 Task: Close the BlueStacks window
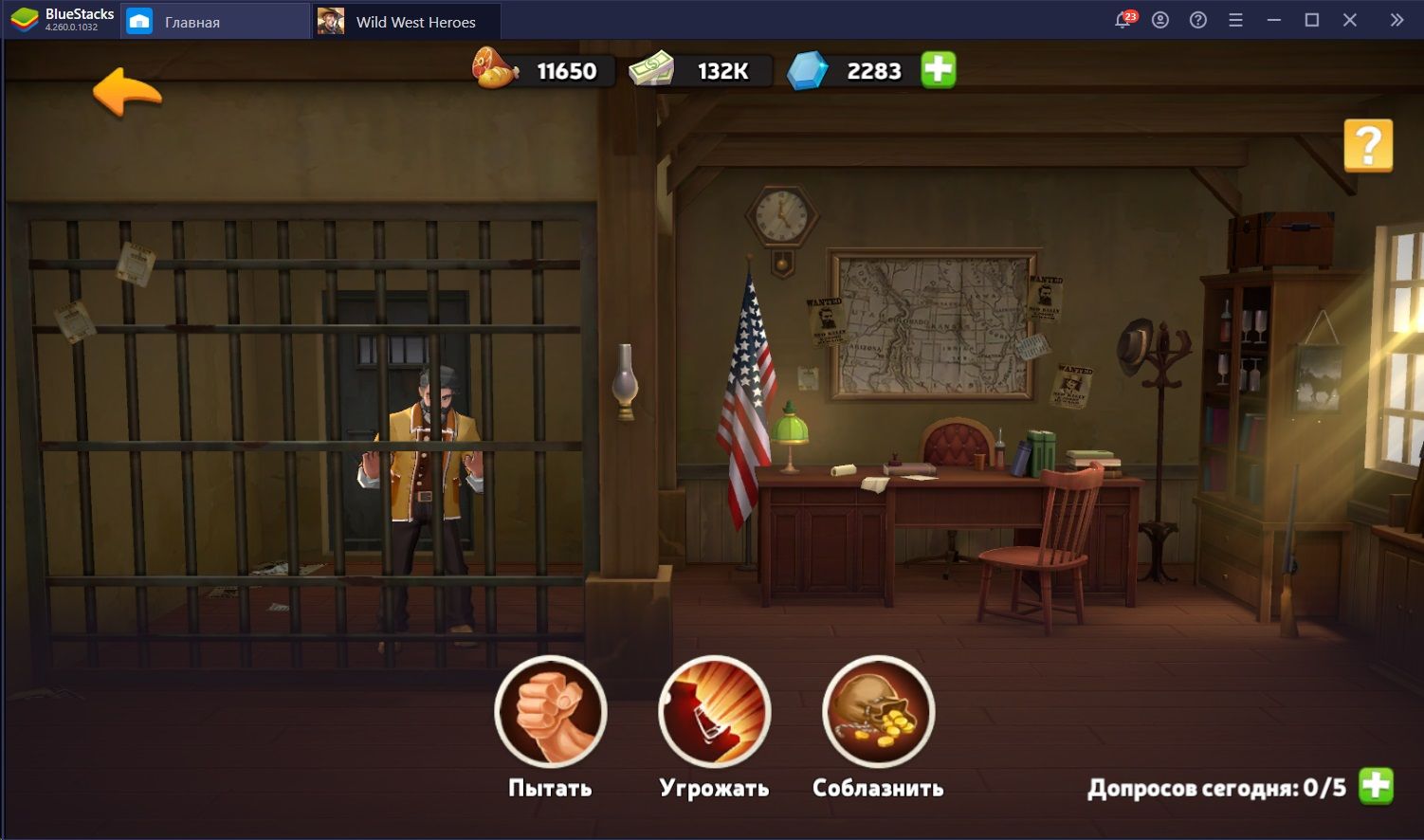1350,20
